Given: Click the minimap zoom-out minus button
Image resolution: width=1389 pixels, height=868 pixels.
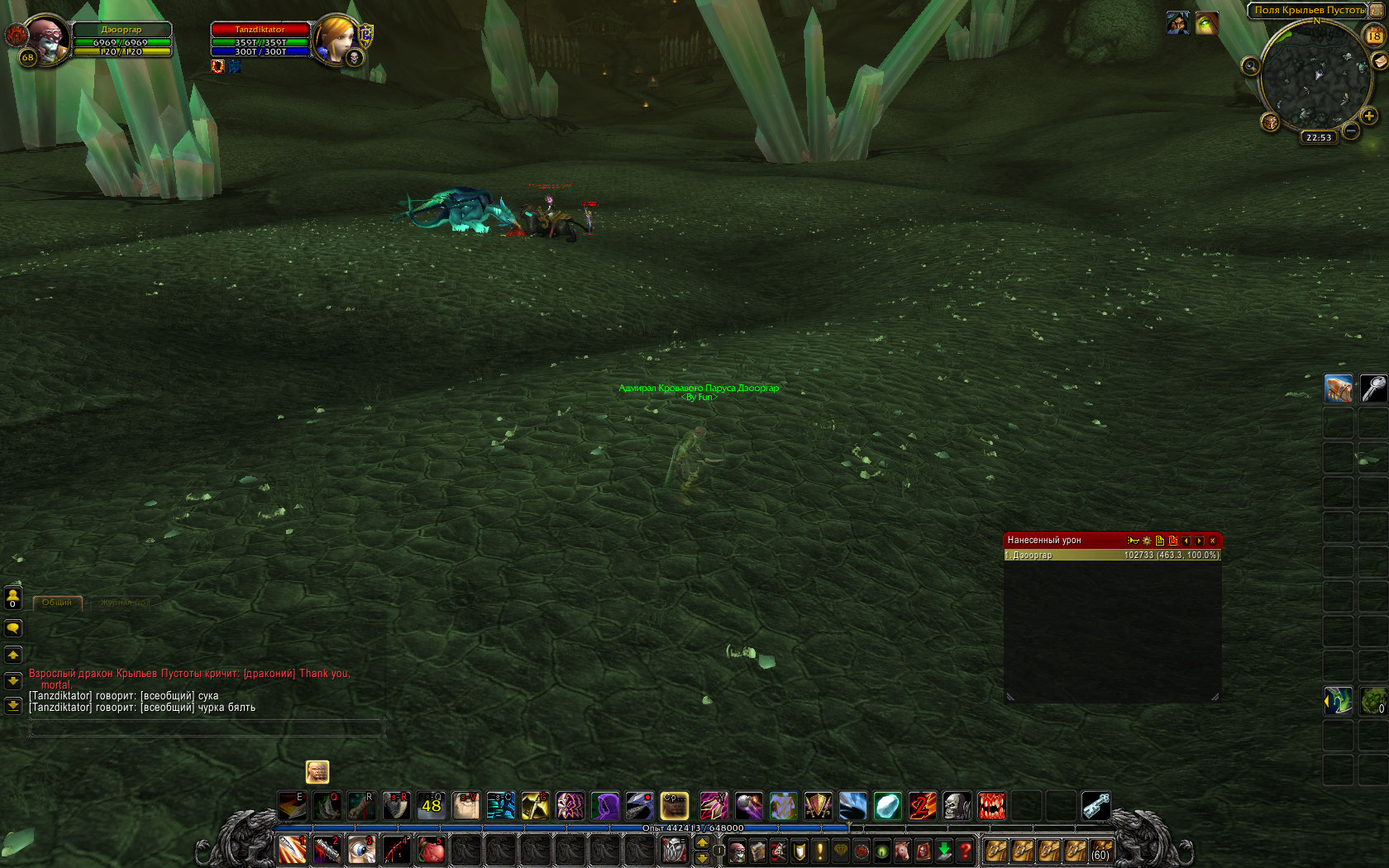Looking at the screenshot, I should pyautogui.click(x=1350, y=131).
